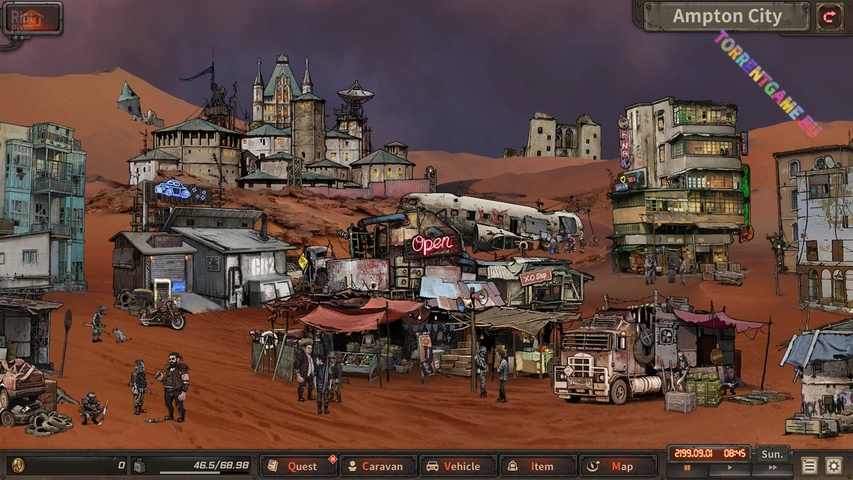Image resolution: width=853 pixels, height=480 pixels.
Task: Click the red building icon panel
Action: tap(32, 17)
